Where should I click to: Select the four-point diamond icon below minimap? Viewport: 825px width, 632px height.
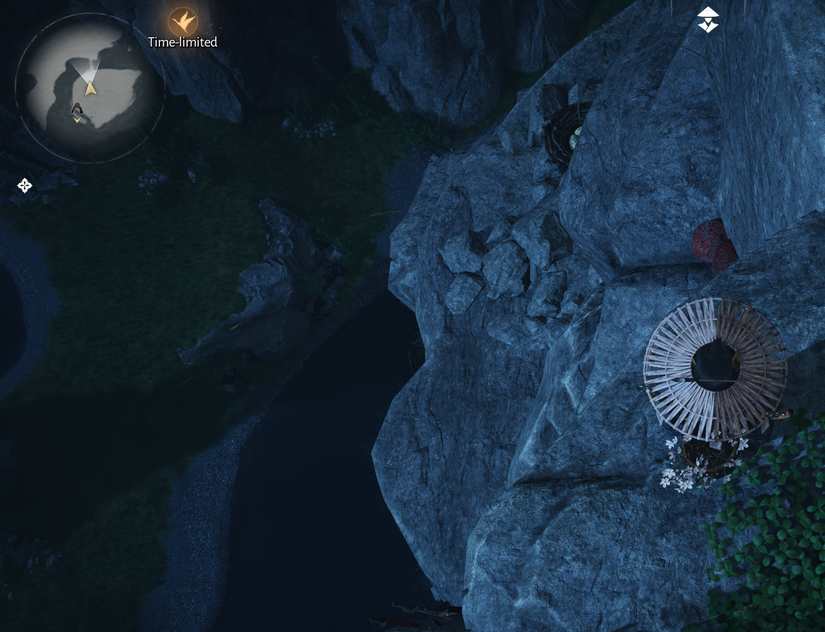pyautogui.click(x=24, y=185)
